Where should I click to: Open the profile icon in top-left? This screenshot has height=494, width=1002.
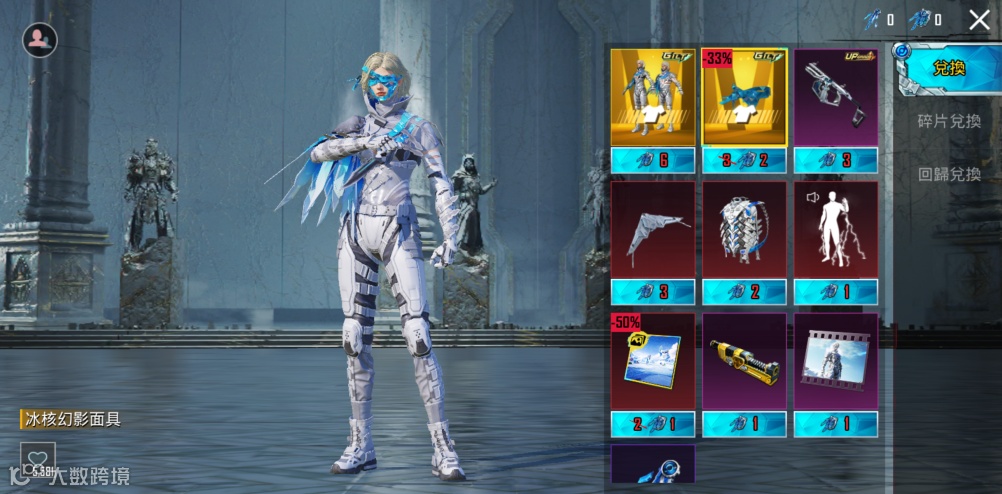(x=40, y=40)
